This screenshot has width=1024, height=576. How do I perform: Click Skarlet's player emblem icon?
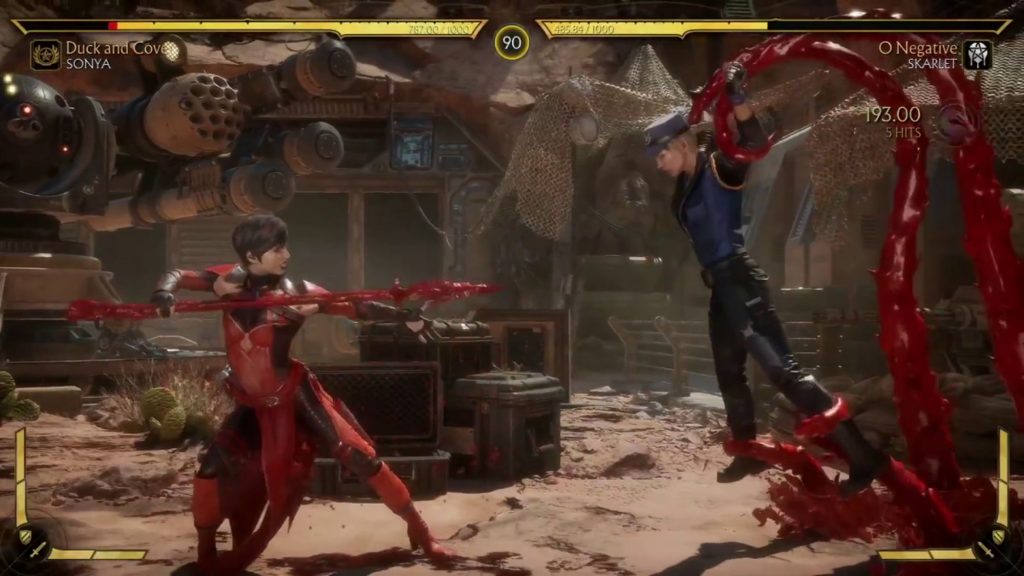pyautogui.click(x=977, y=54)
